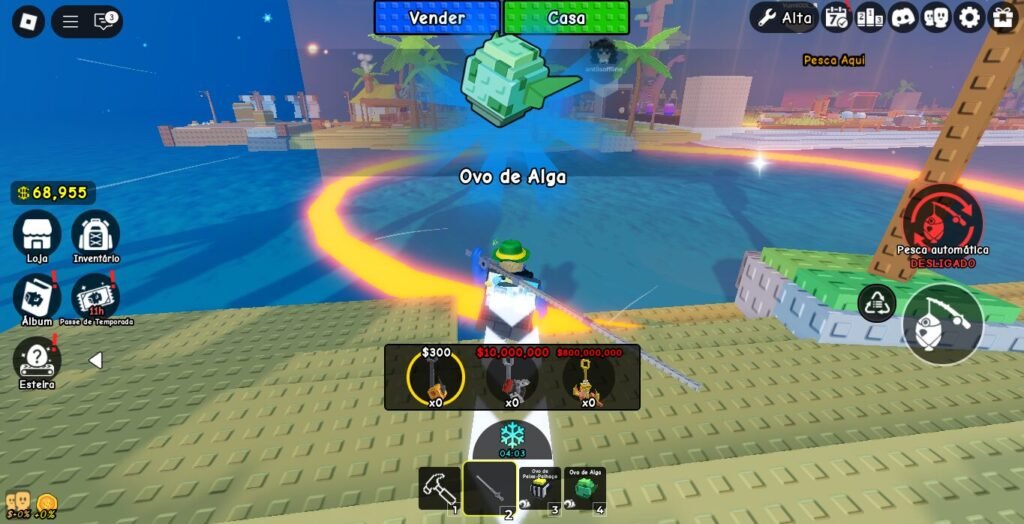Open the gift box rewards icon
Image resolution: width=1024 pixels, height=524 pixels.
pos(1002,17)
